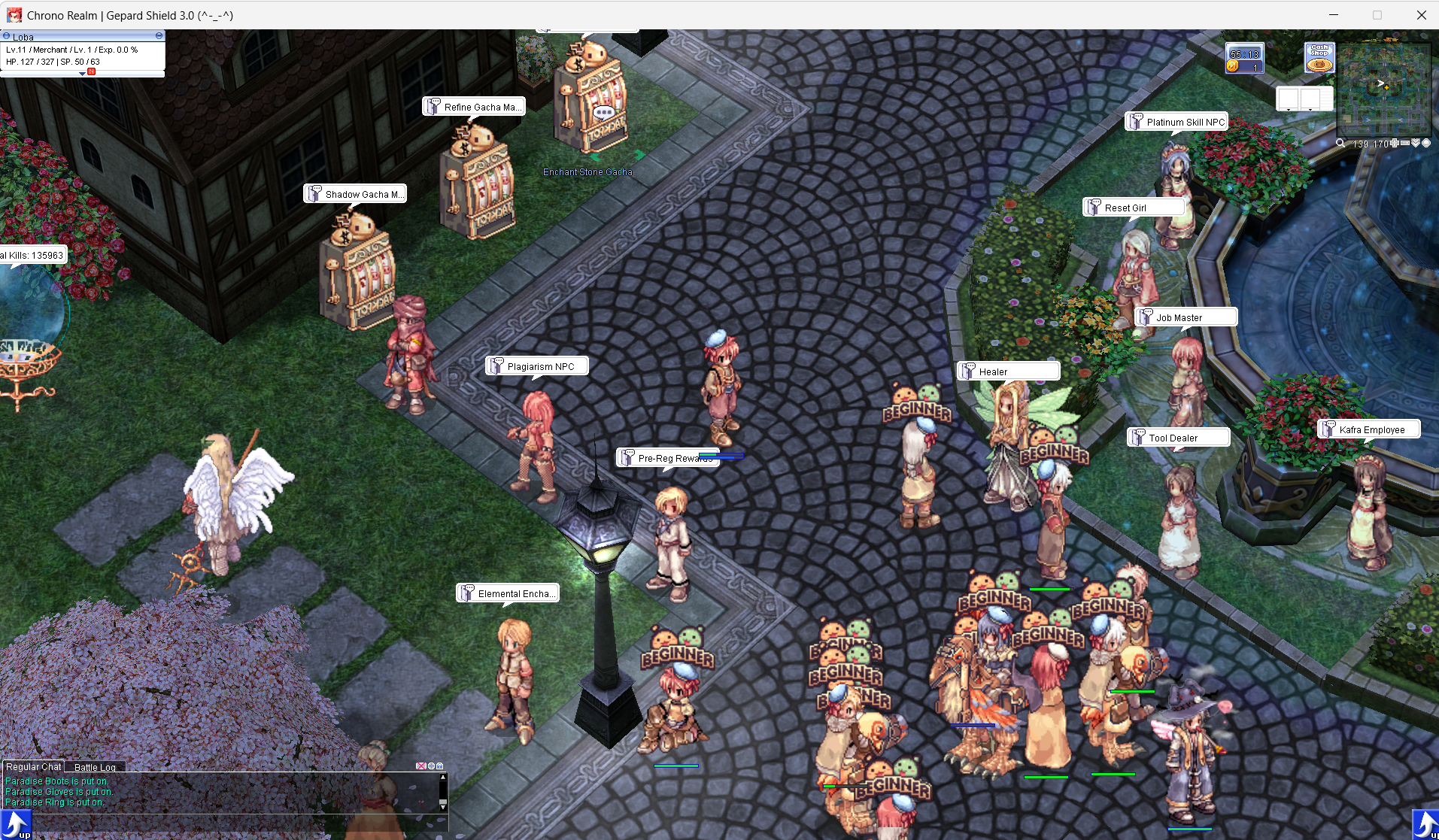Toggle the chat lock padlock icon
The width and height of the screenshot is (1439, 840).
click(x=440, y=766)
